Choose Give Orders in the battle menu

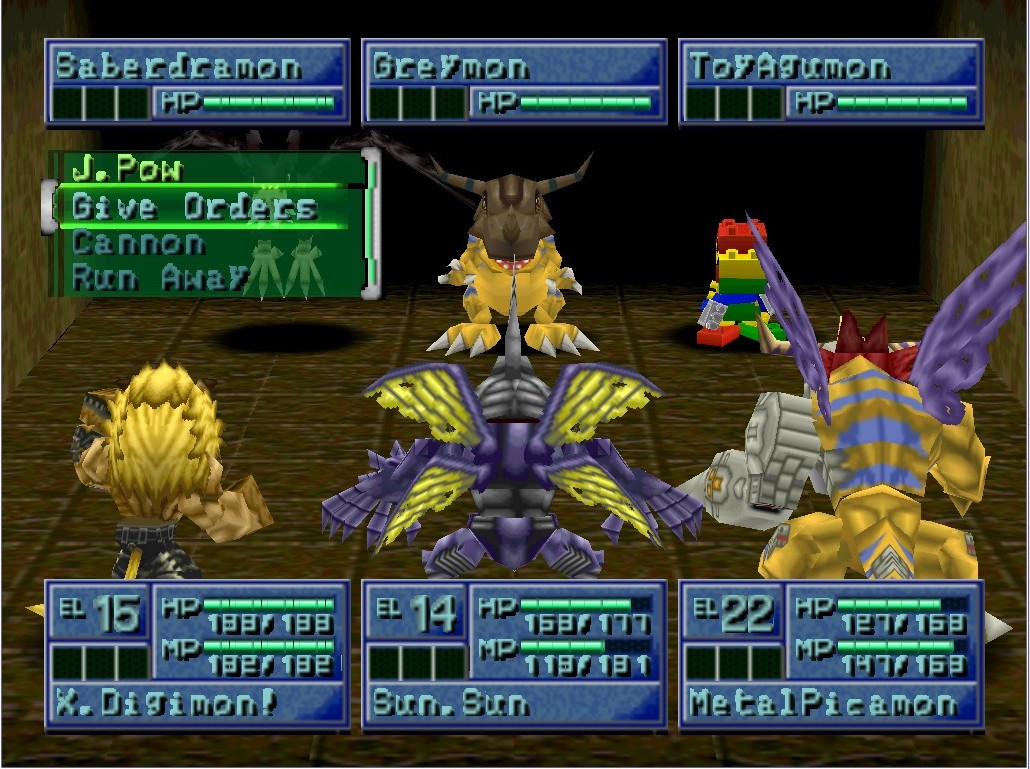[195, 207]
